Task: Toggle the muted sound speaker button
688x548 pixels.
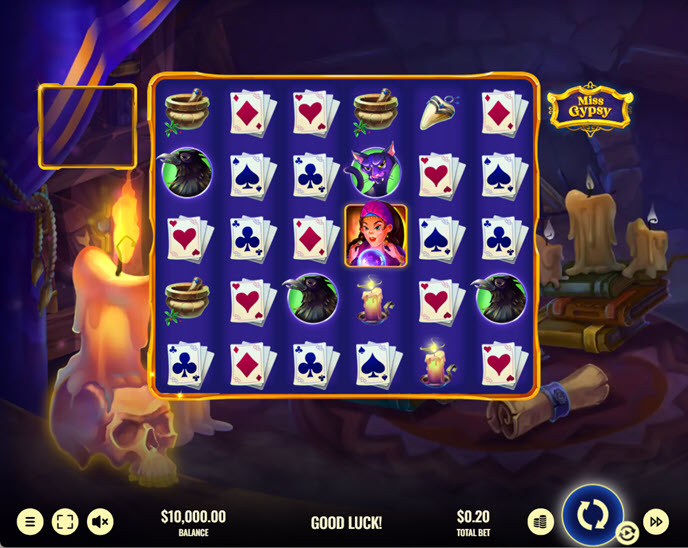Action: click(x=100, y=521)
